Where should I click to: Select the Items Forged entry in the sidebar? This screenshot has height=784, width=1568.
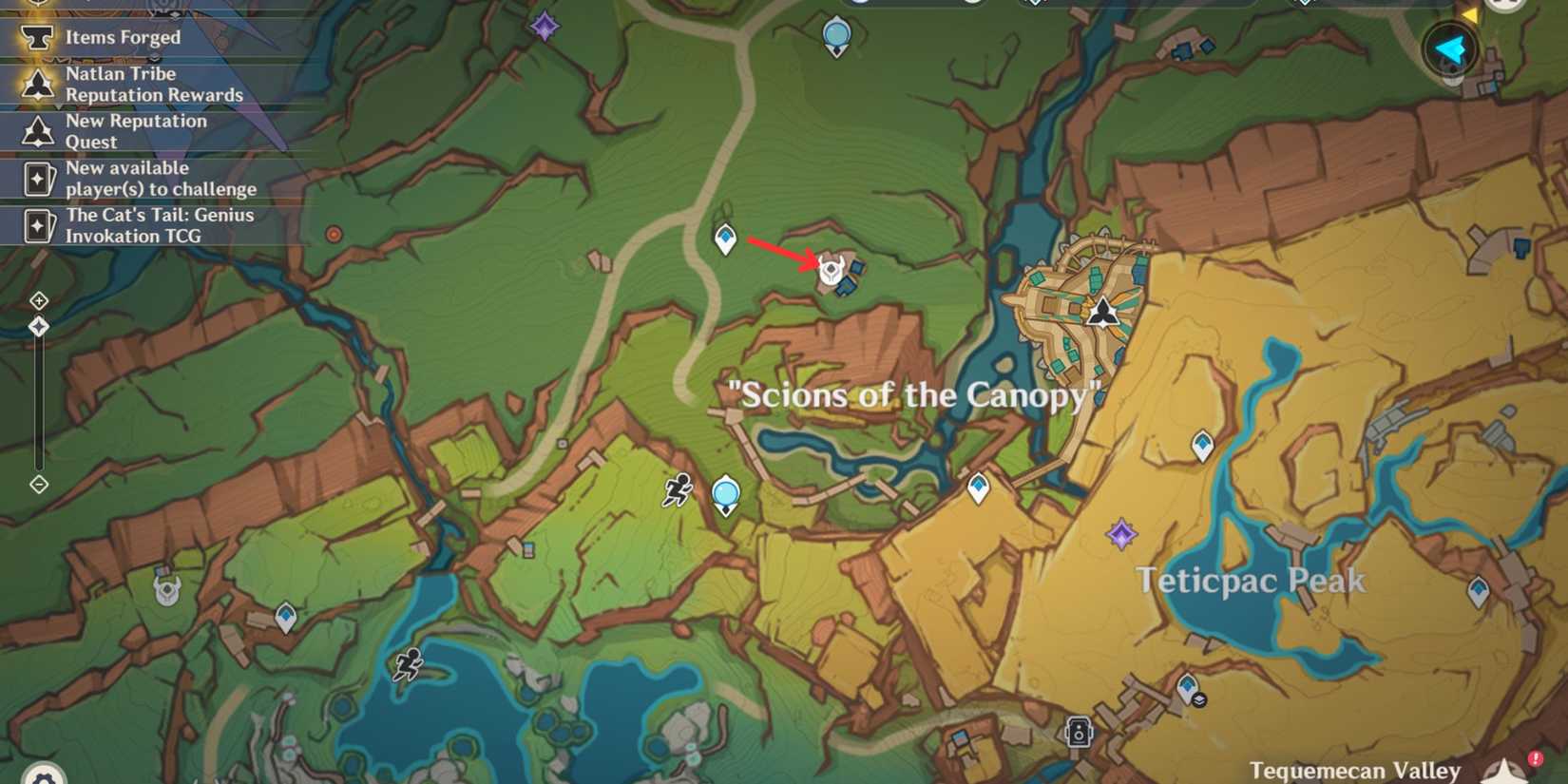coord(122,38)
